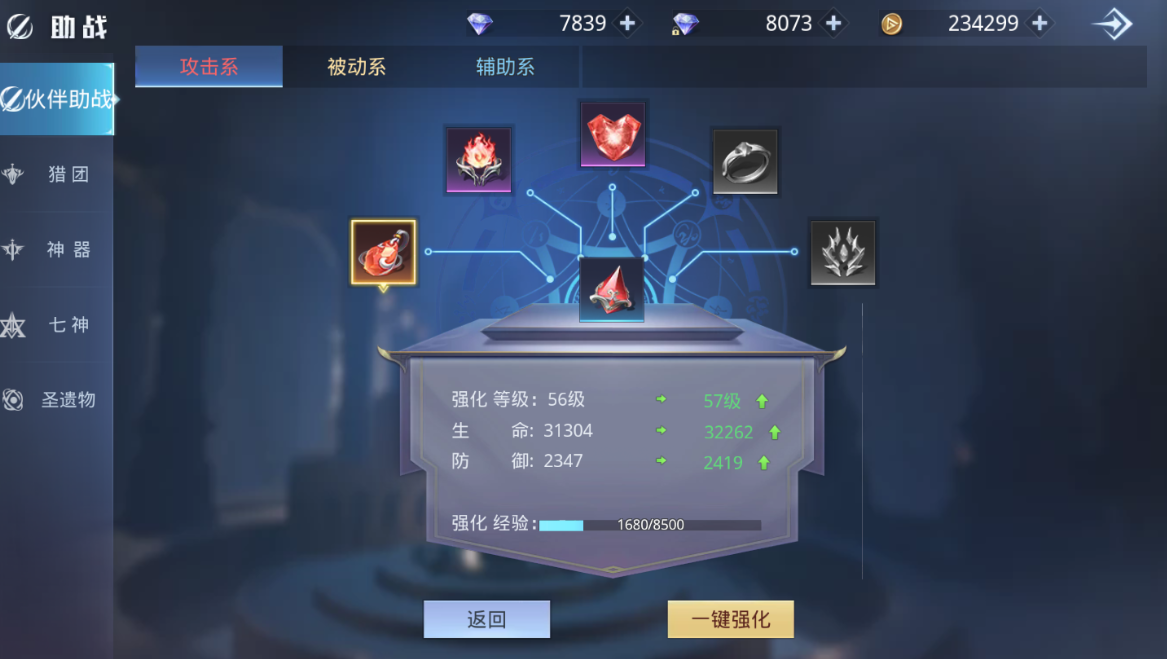Open the 被动系 tab
Viewport: 1167px width, 659px height.
[x=356, y=67]
